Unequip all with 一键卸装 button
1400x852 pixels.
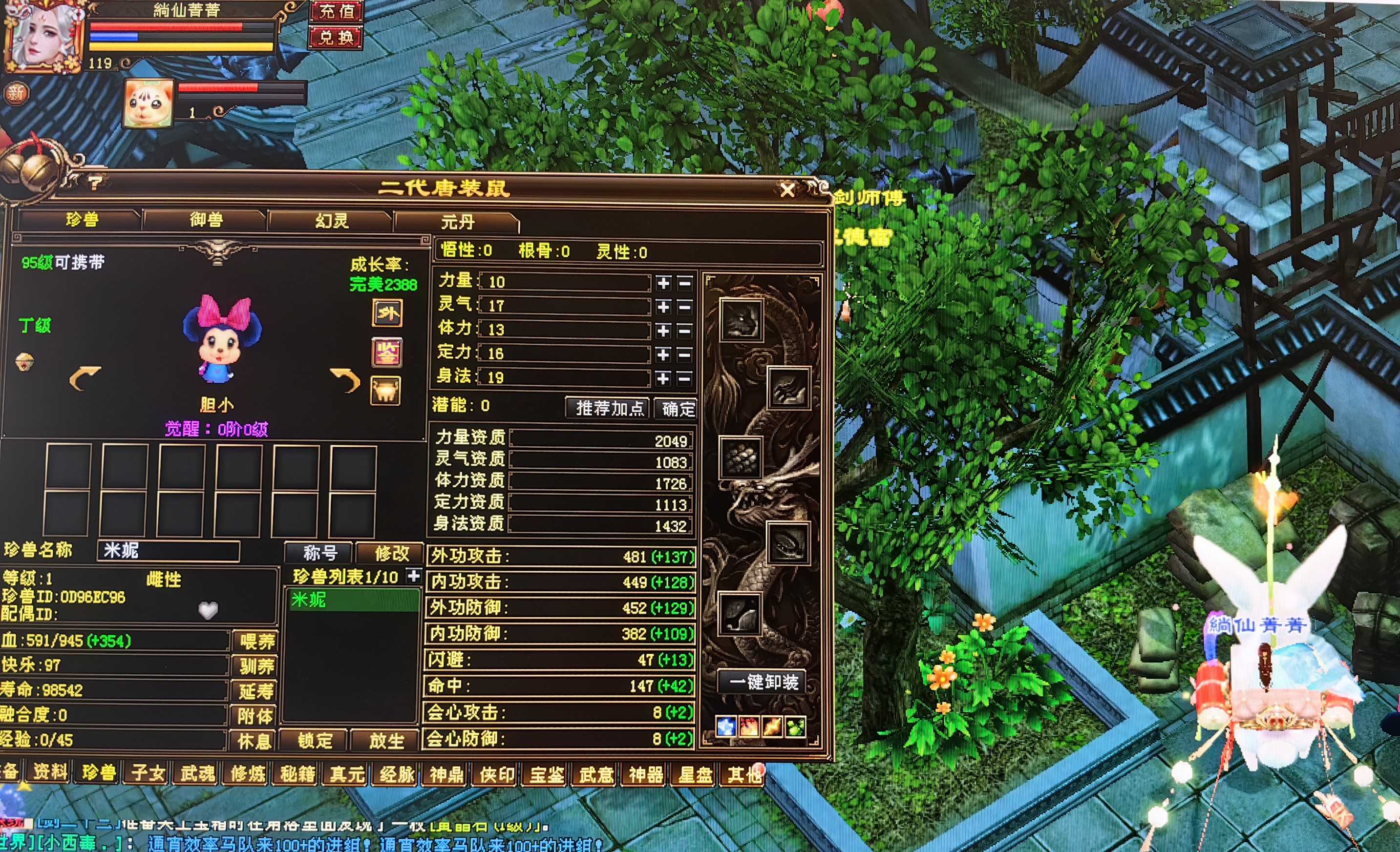pos(764,682)
